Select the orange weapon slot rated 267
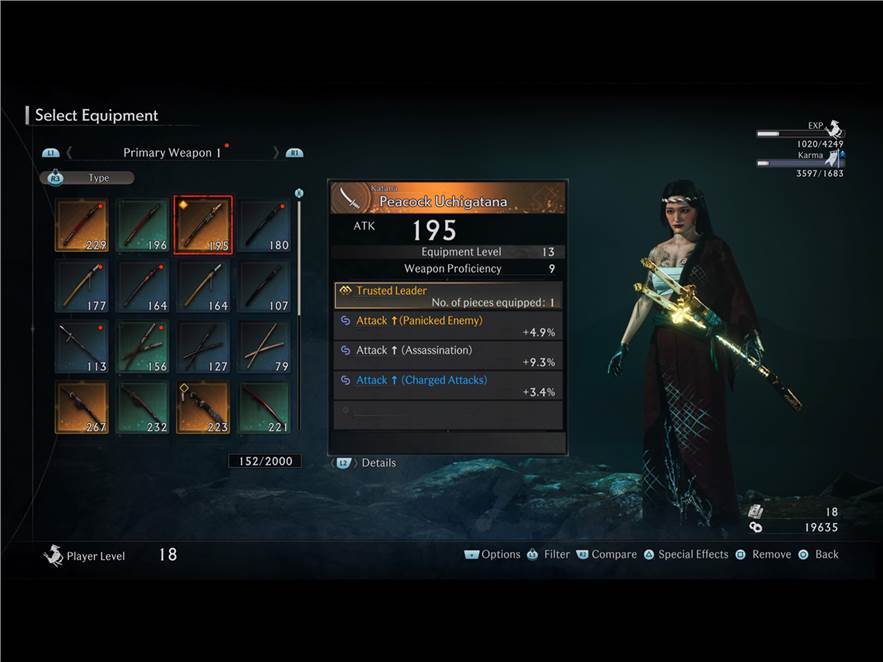883x662 pixels. (x=82, y=407)
